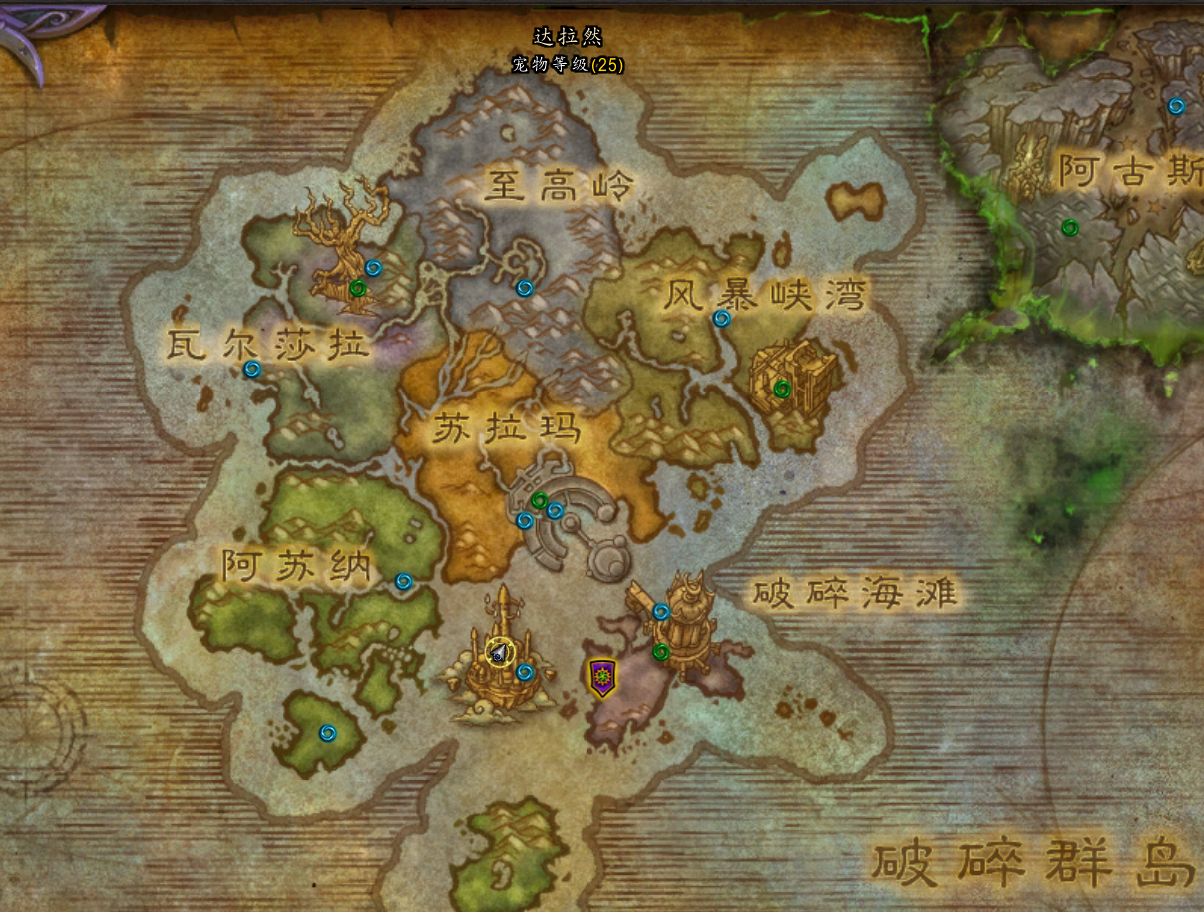Image resolution: width=1204 pixels, height=912 pixels.
Task: Open the 破碎海滩 zone map
Action: click(x=855, y=594)
